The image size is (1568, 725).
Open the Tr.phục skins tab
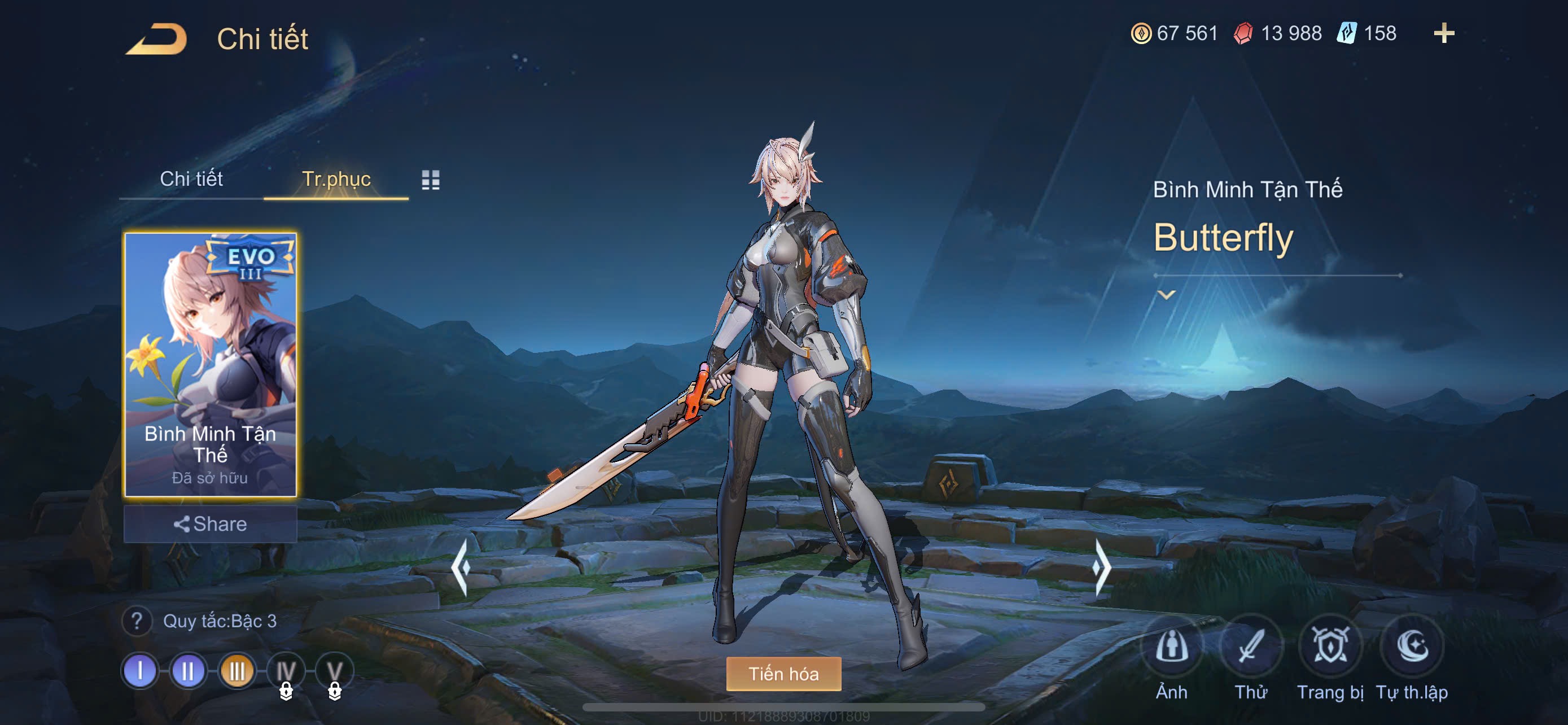[x=336, y=179]
